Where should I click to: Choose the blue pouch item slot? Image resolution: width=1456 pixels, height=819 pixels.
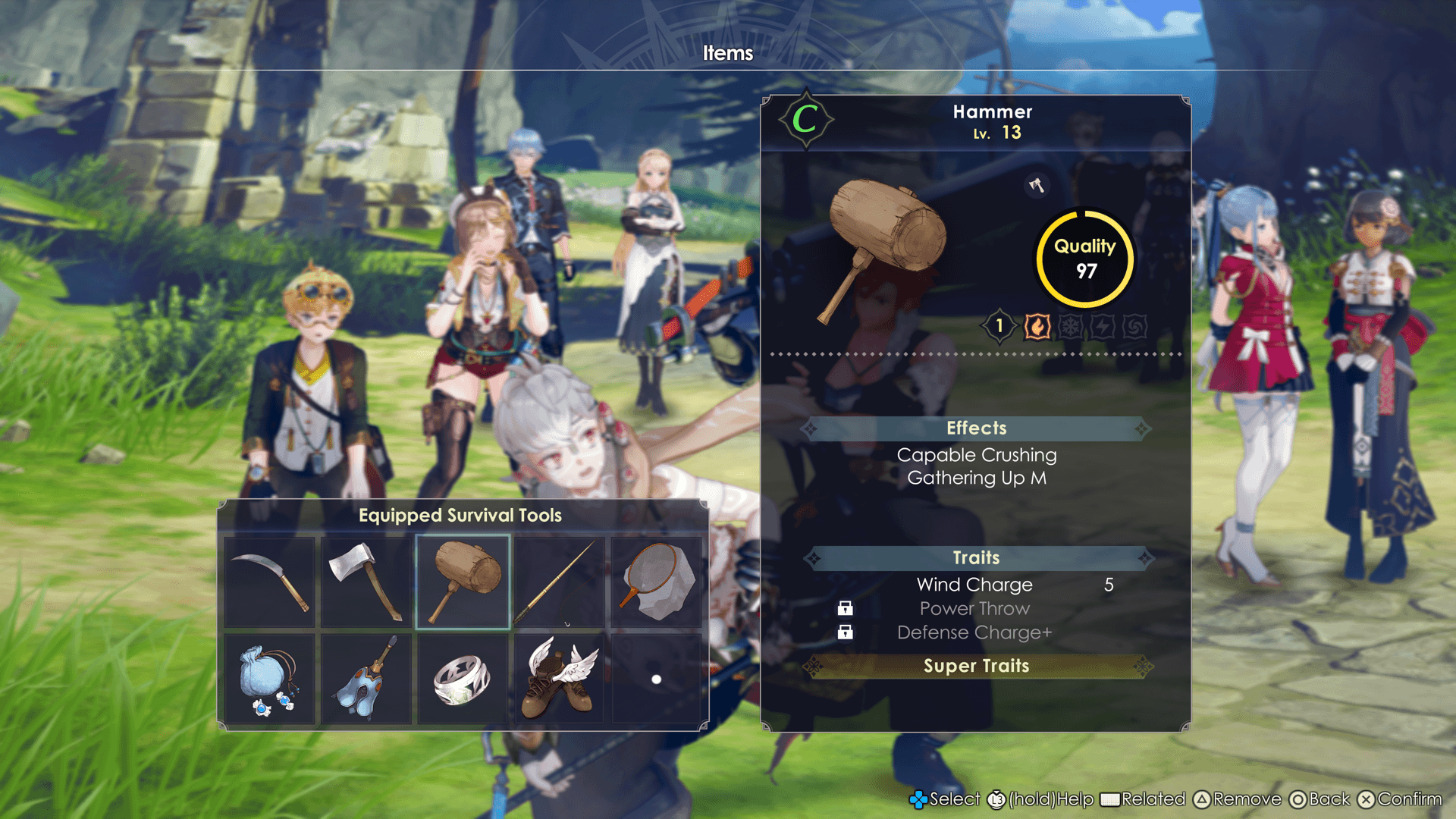click(x=270, y=679)
